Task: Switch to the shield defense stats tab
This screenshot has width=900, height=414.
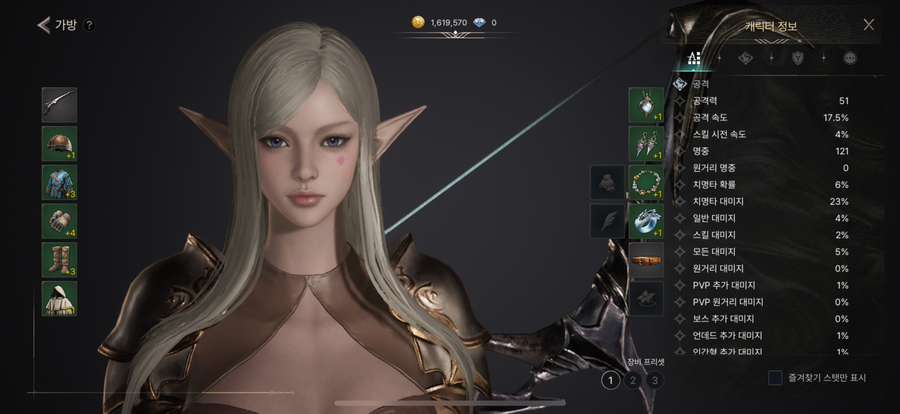Action: [x=797, y=58]
